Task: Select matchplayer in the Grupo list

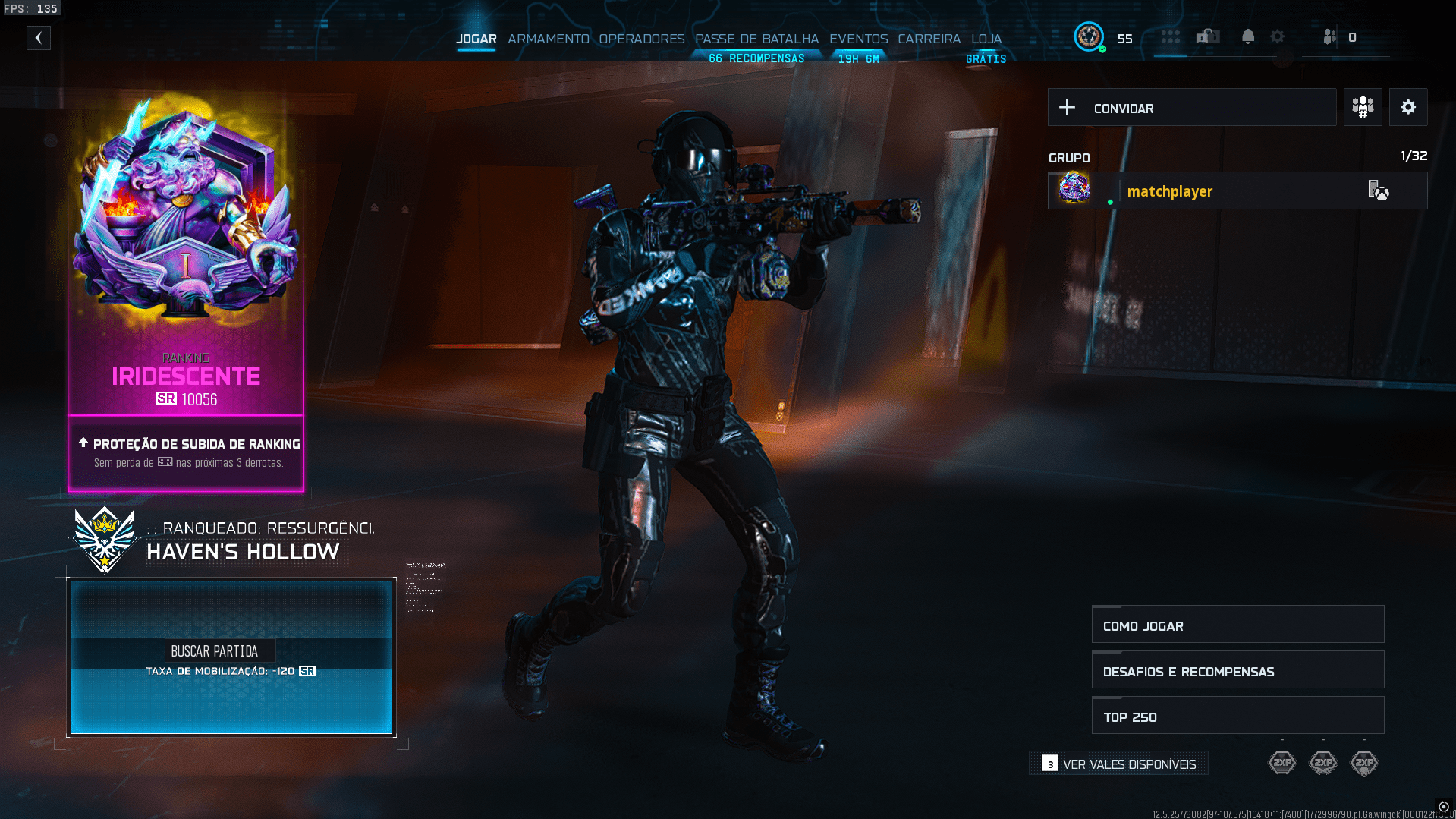Action: (x=1169, y=191)
